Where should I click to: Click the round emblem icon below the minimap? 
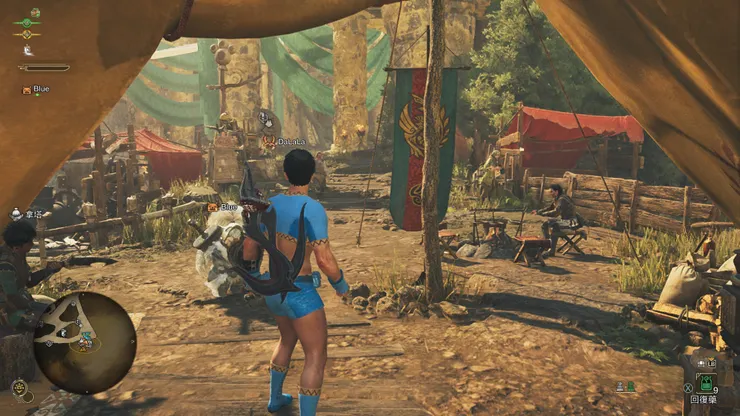pos(19,387)
